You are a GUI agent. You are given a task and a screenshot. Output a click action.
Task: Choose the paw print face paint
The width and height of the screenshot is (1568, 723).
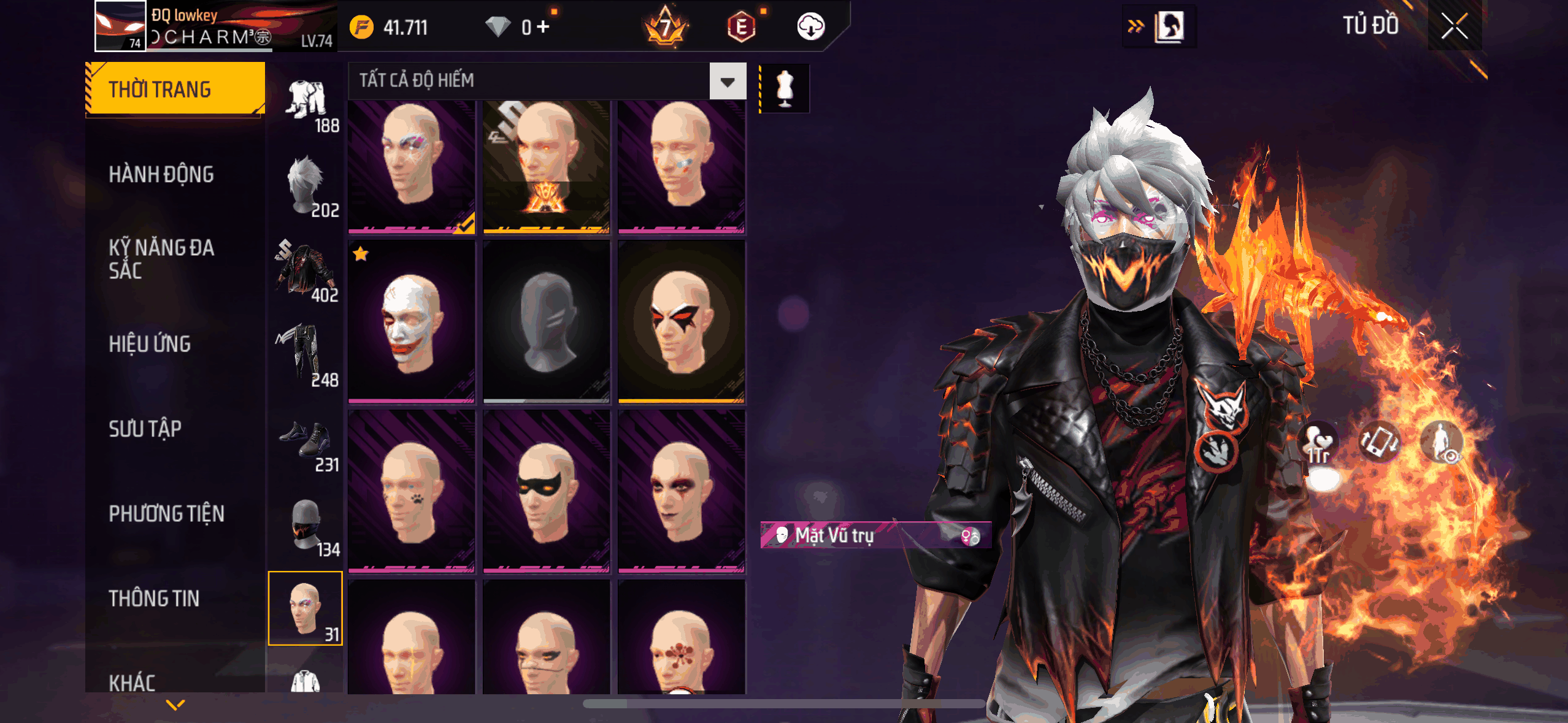[x=411, y=491]
